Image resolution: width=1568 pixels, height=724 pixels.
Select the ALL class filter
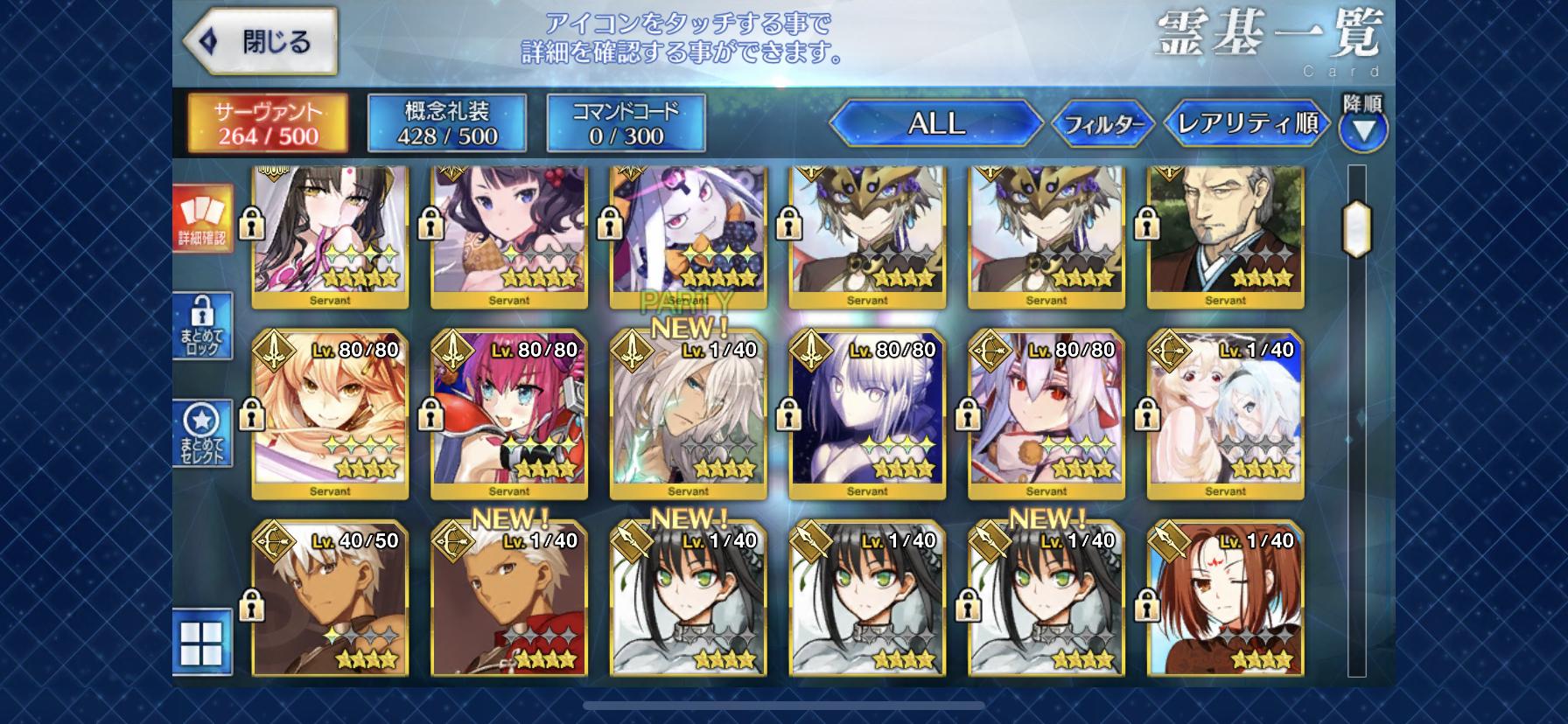coord(935,123)
